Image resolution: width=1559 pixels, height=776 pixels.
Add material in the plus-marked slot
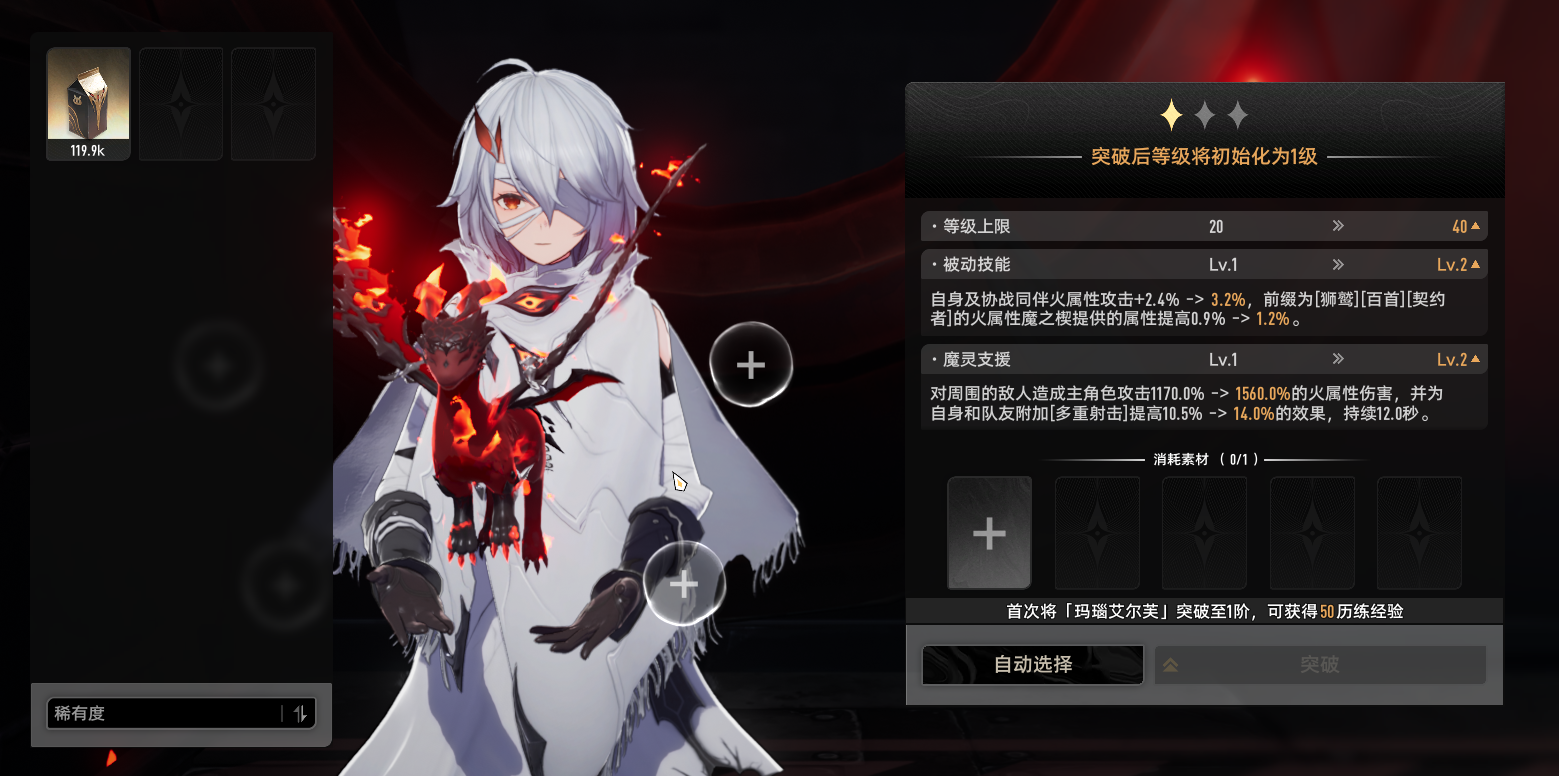tap(989, 533)
